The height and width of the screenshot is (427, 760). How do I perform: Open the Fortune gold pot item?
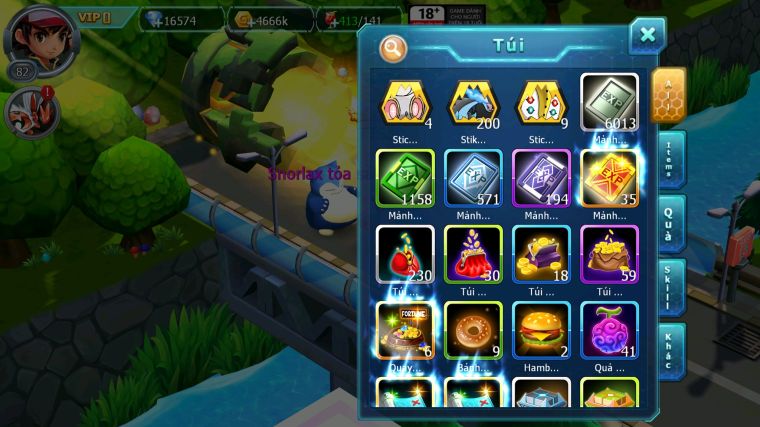tap(404, 330)
